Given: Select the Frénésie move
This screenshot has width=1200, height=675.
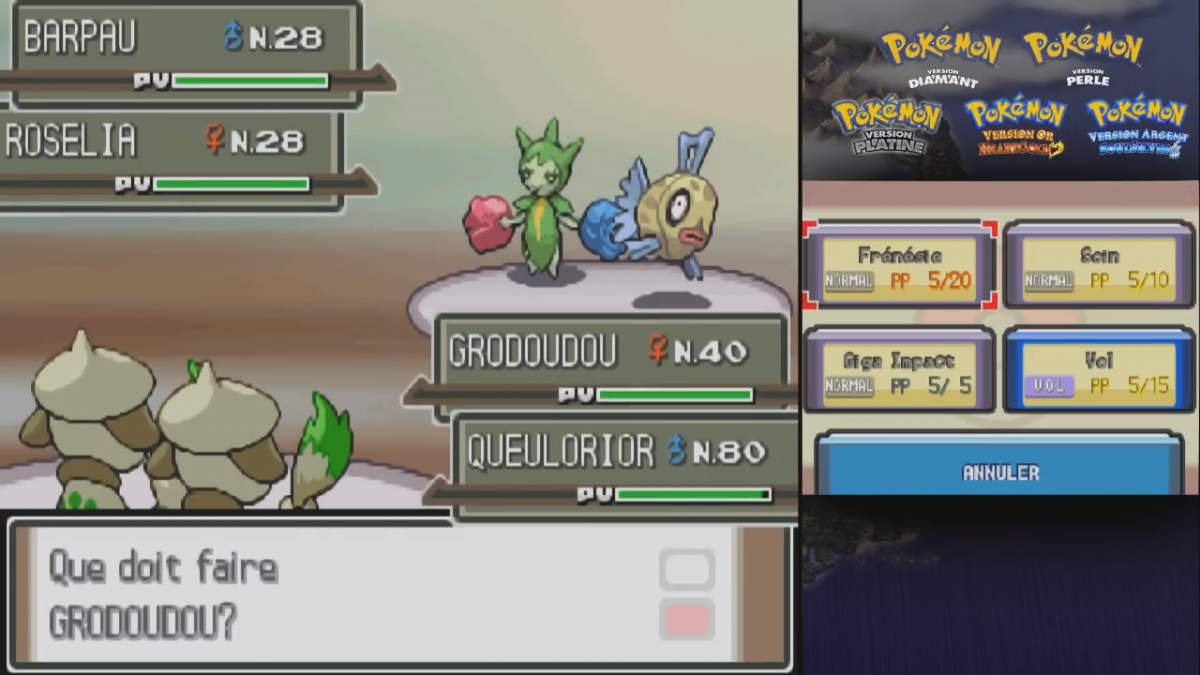Looking at the screenshot, I should (899, 266).
